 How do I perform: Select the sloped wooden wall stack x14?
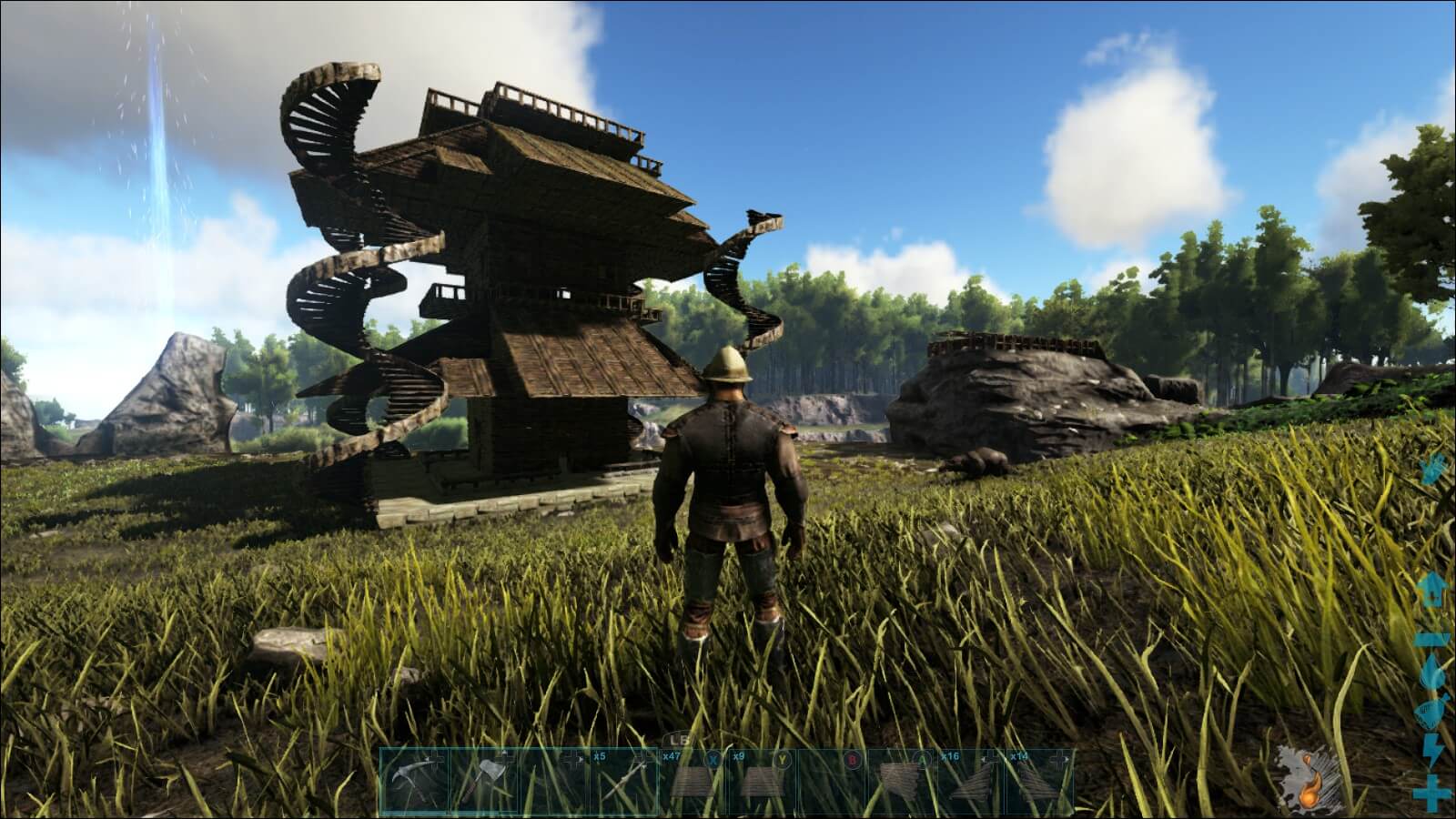click(x=1039, y=780)
